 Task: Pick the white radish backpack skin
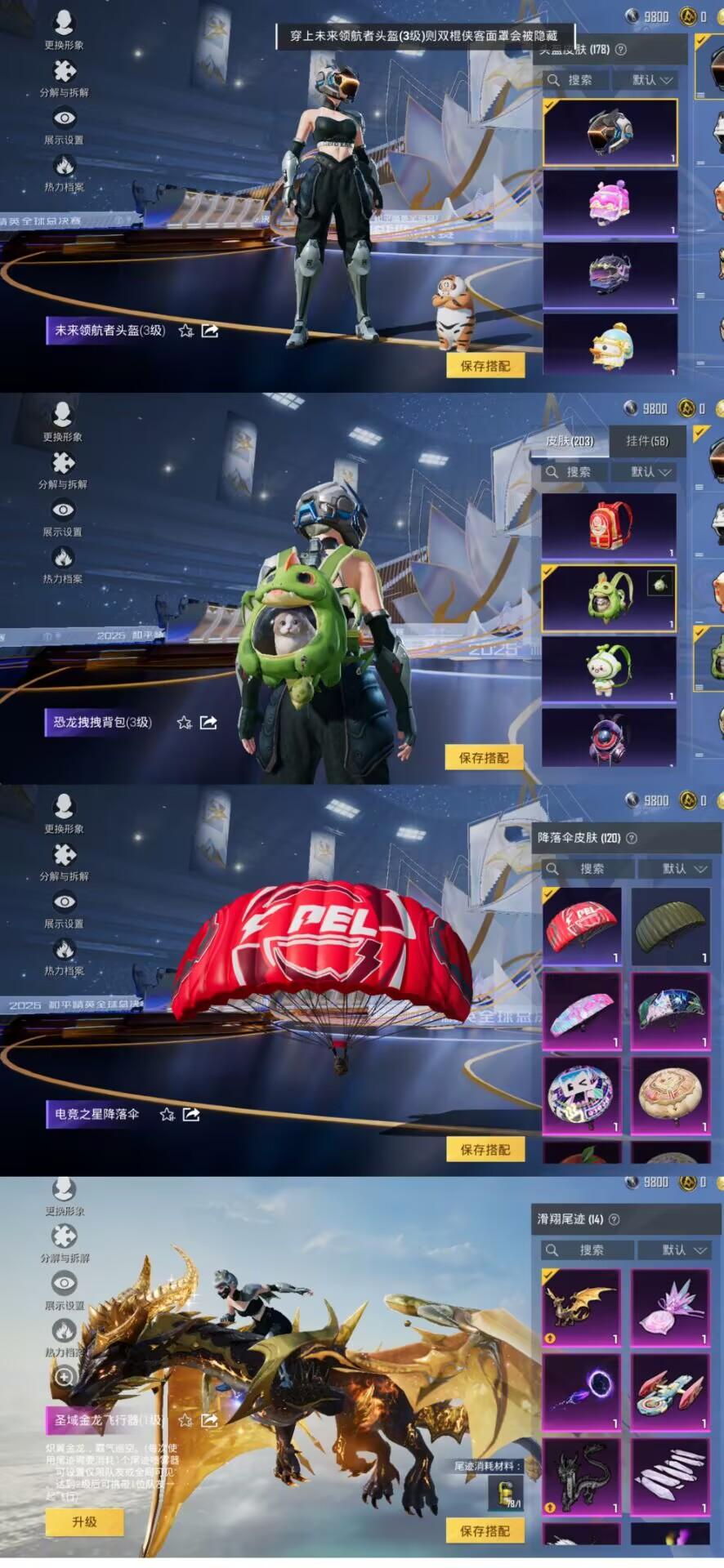[x=610, y=669]
